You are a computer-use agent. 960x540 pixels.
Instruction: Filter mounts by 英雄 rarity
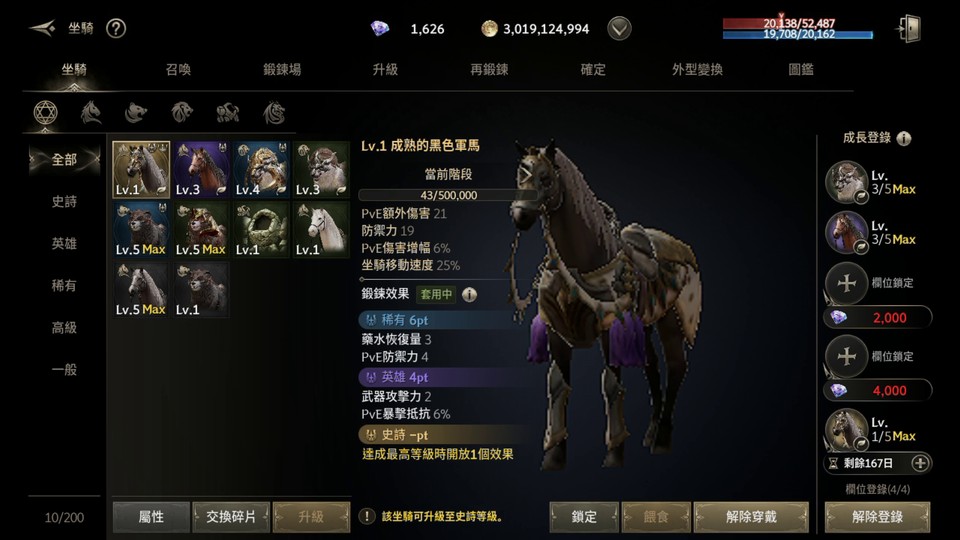click(x=64, y=243)
